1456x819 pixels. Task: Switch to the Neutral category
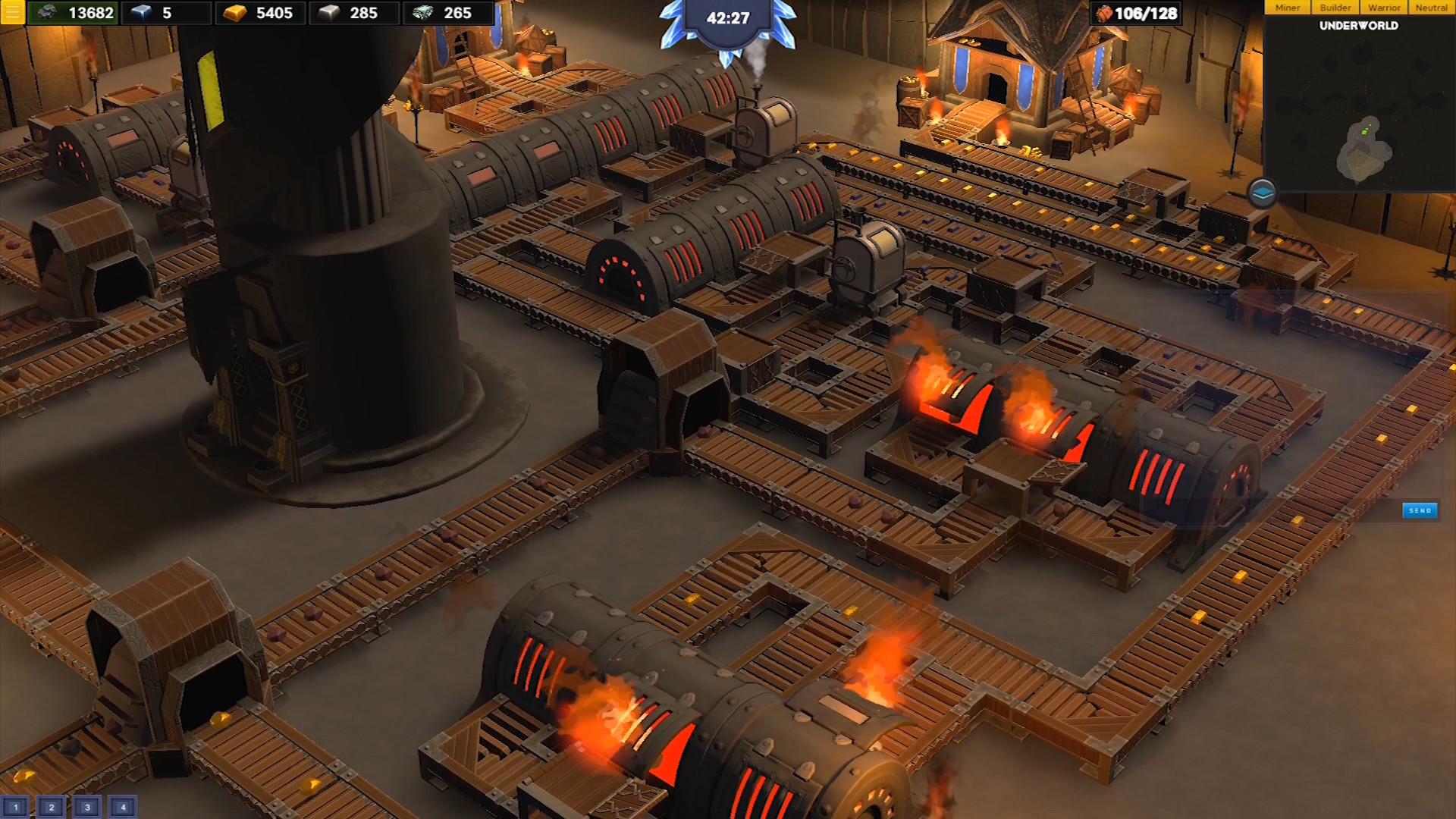pyautogui.click(x=1432, y=8)
